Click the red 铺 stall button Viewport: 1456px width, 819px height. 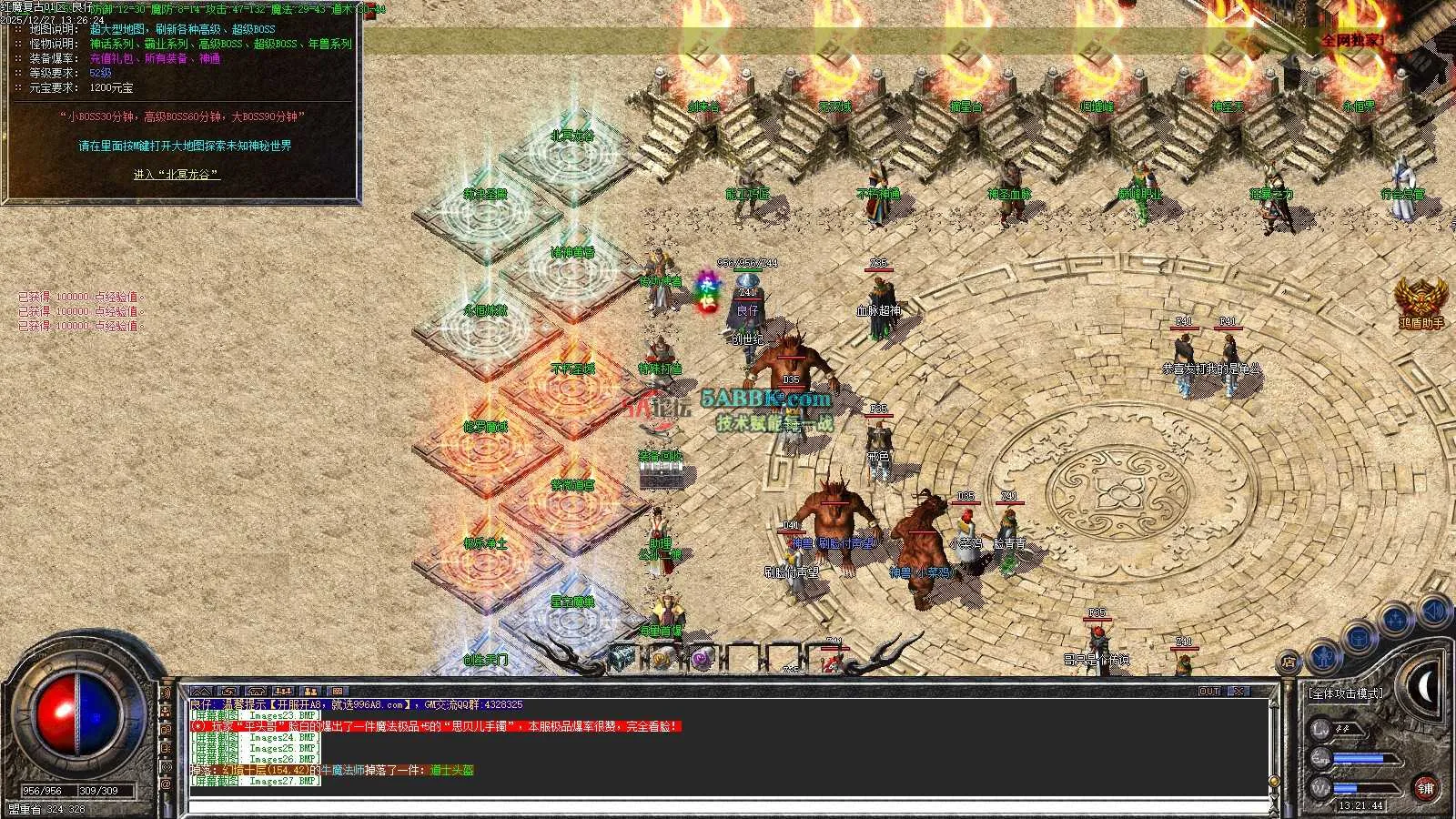1425,788
